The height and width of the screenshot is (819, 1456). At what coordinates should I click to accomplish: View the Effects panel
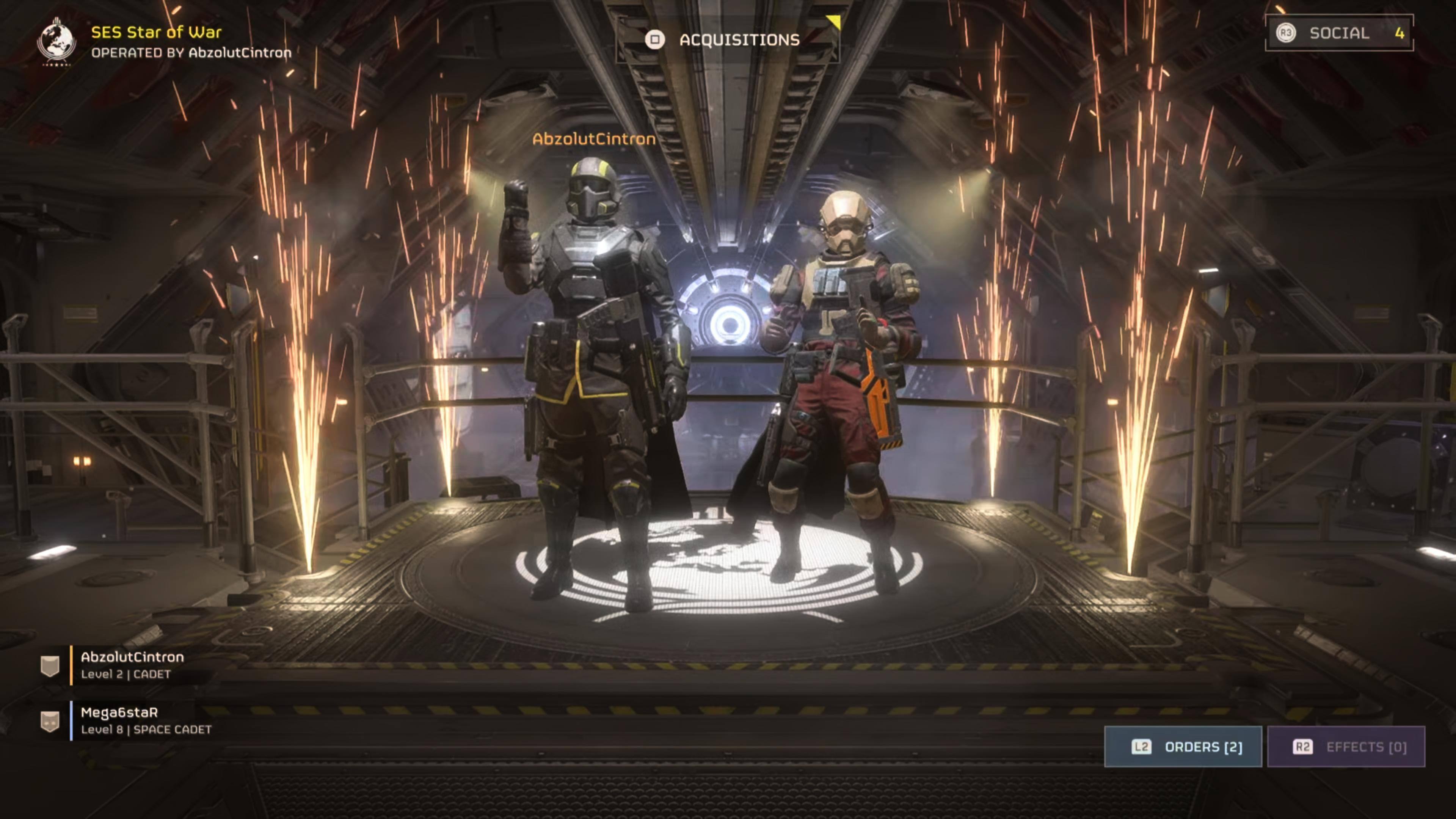[x=1346, y=747]
